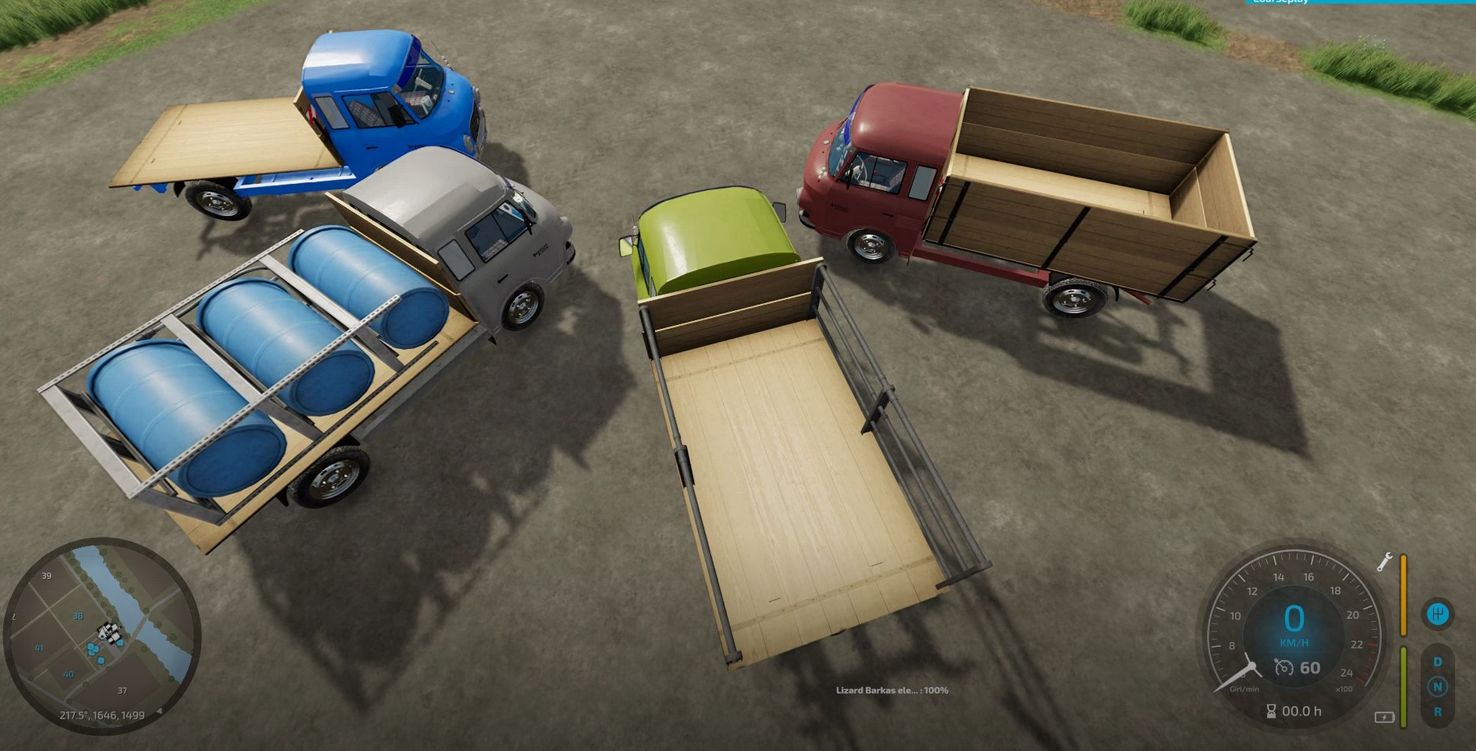Engage Reverse (R) gear
1476x751 pixels.
point(1437,711)
